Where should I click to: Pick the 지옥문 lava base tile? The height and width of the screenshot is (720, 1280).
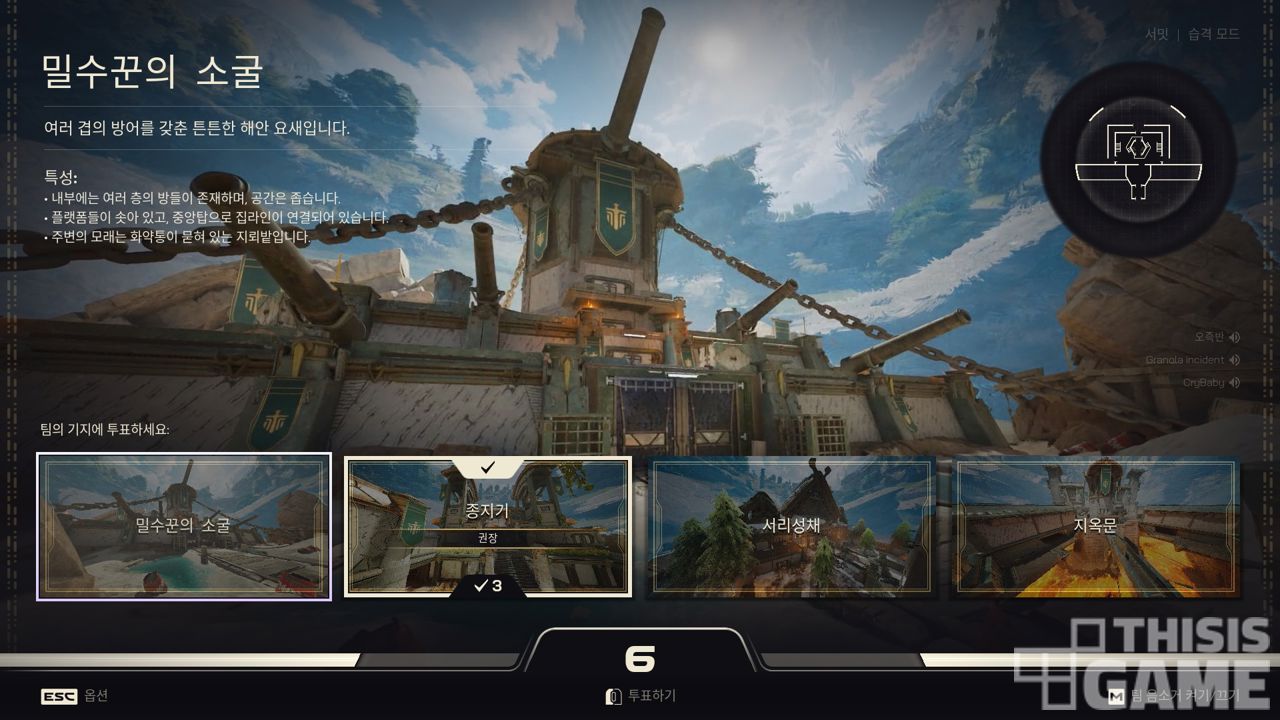tap(1095, 526)
